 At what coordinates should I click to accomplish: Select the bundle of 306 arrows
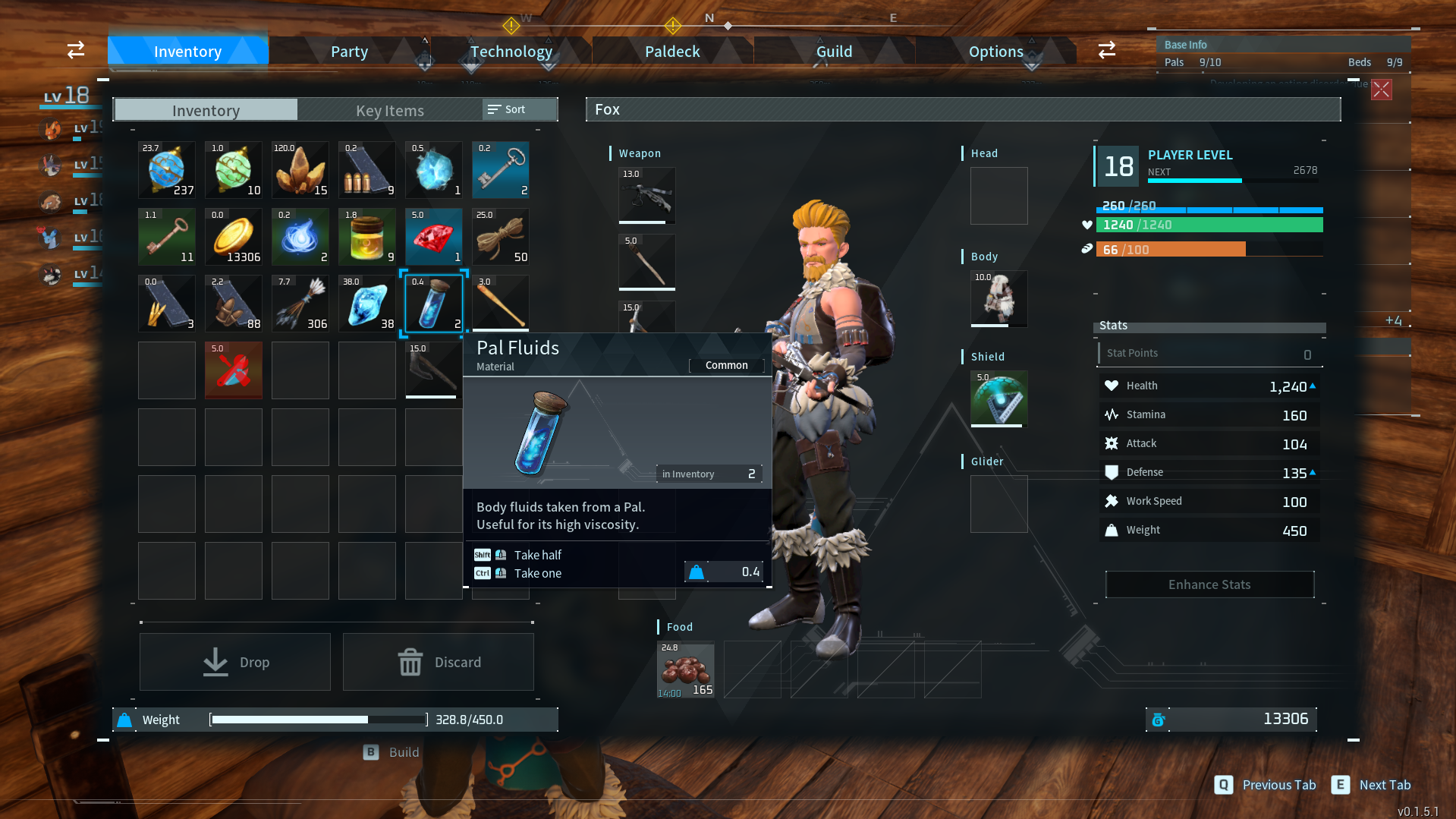pyautogui.click(x=300, y=303)
